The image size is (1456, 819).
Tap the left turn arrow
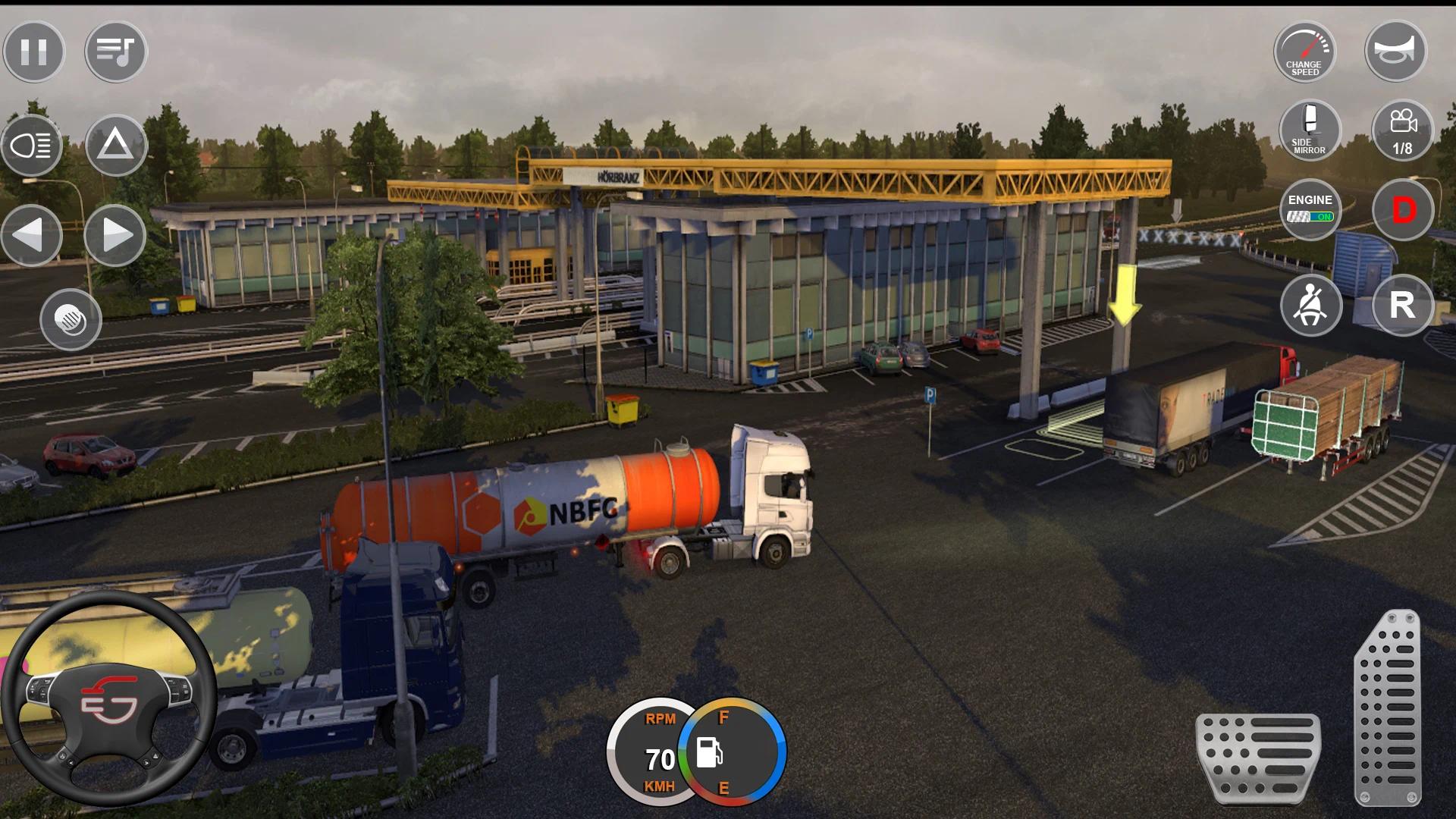click(32, 236)
